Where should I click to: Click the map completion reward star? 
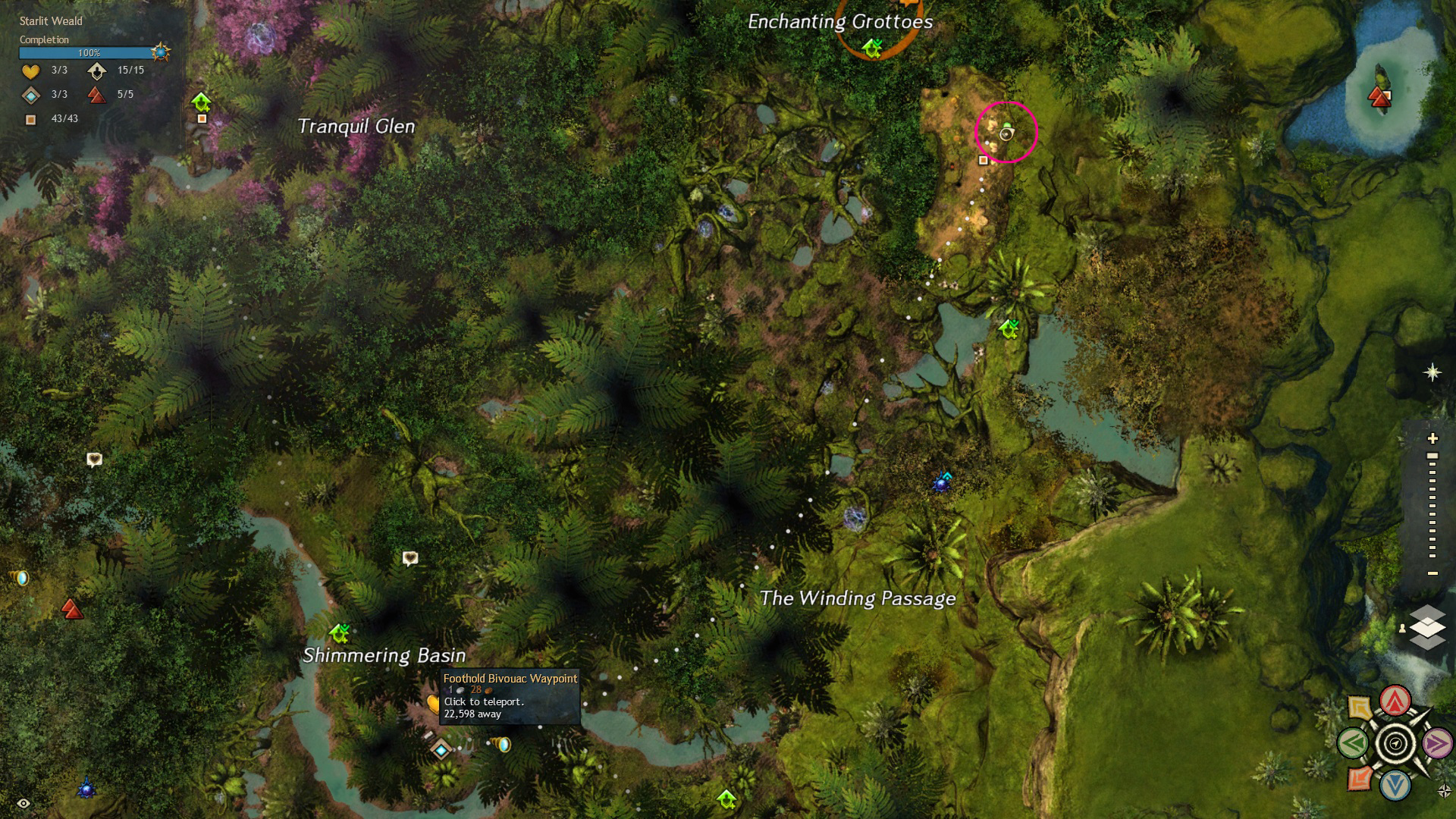pos(160,52)
